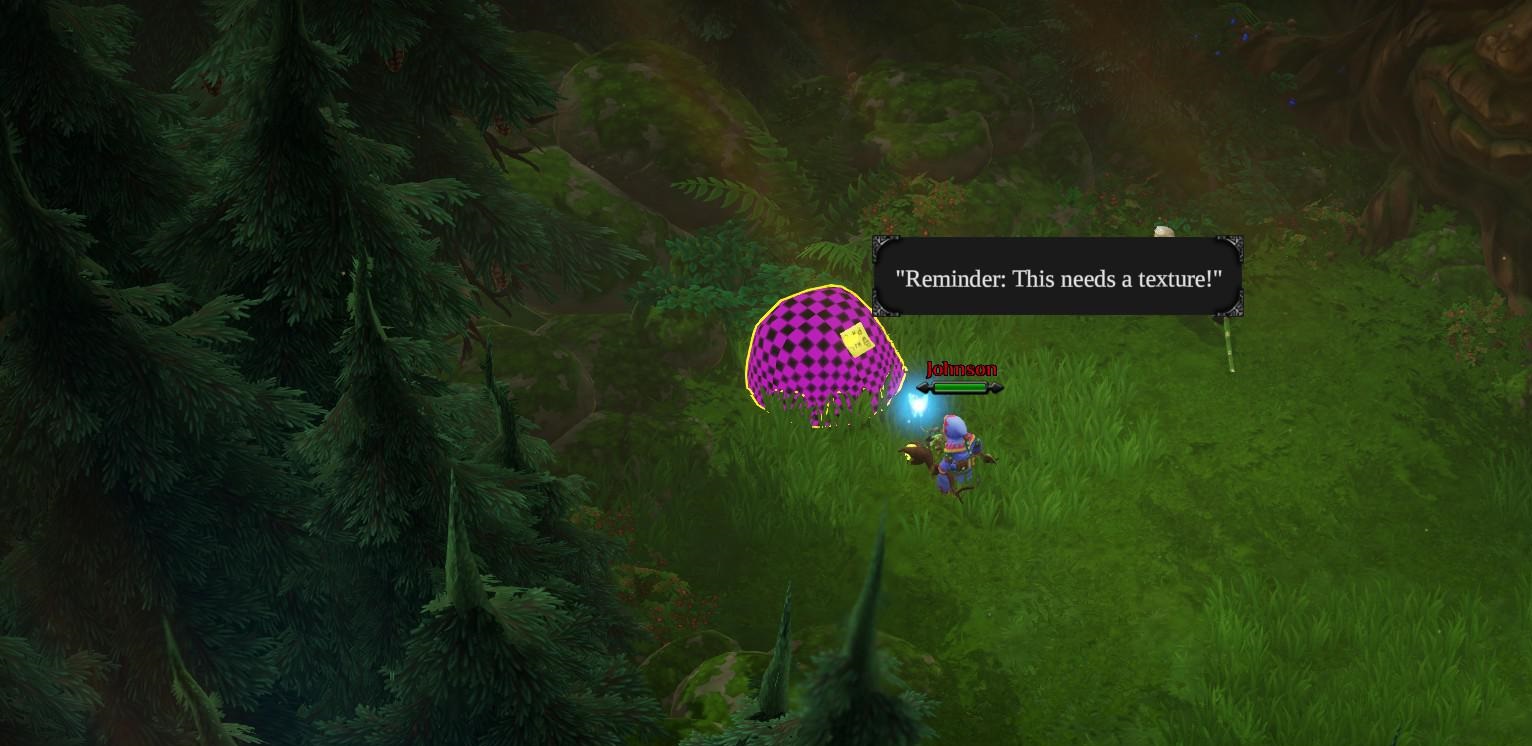Click Johnson's green health bar

958,387
